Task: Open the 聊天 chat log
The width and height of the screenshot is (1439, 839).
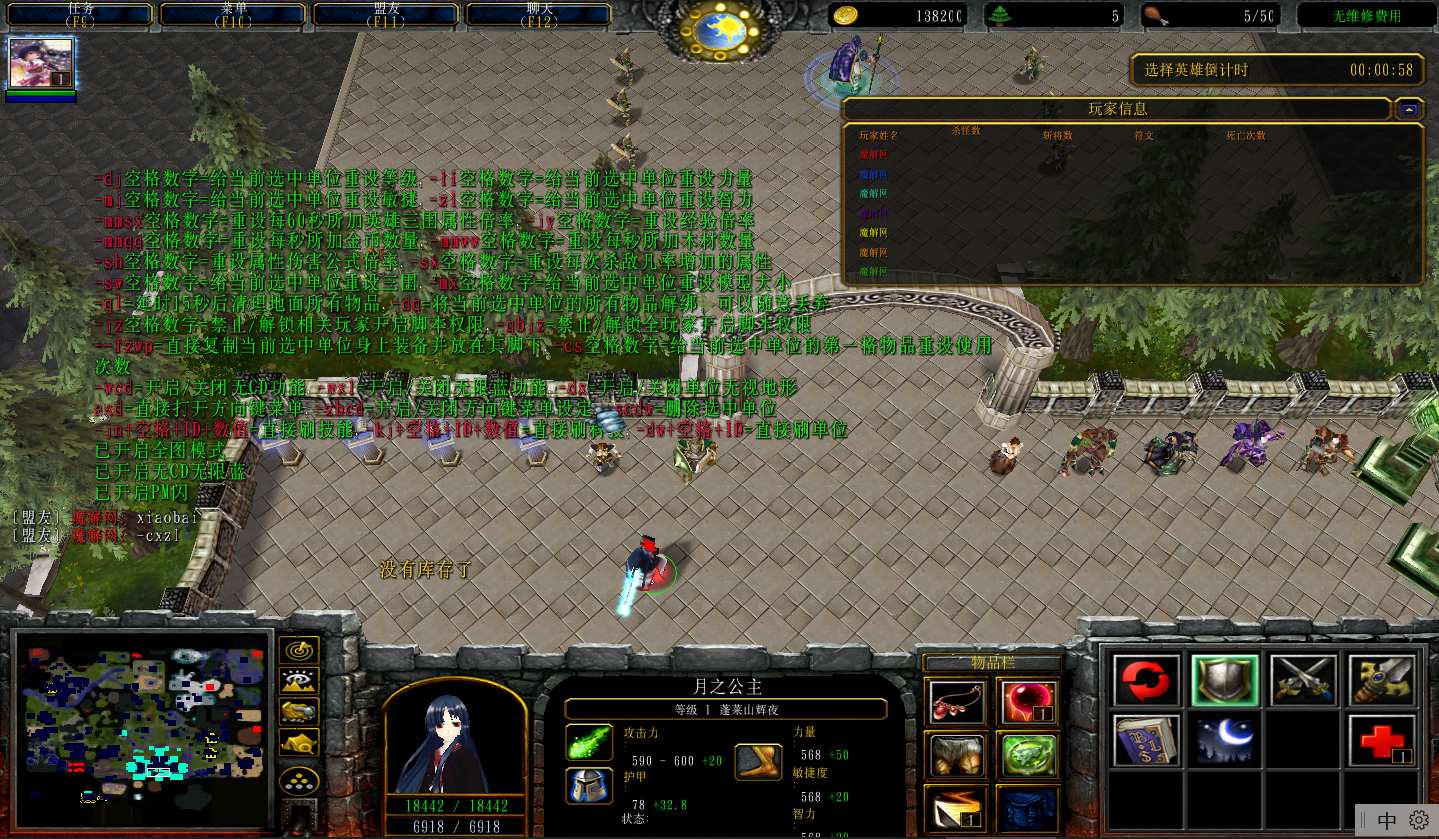Action: coord(539,14)
